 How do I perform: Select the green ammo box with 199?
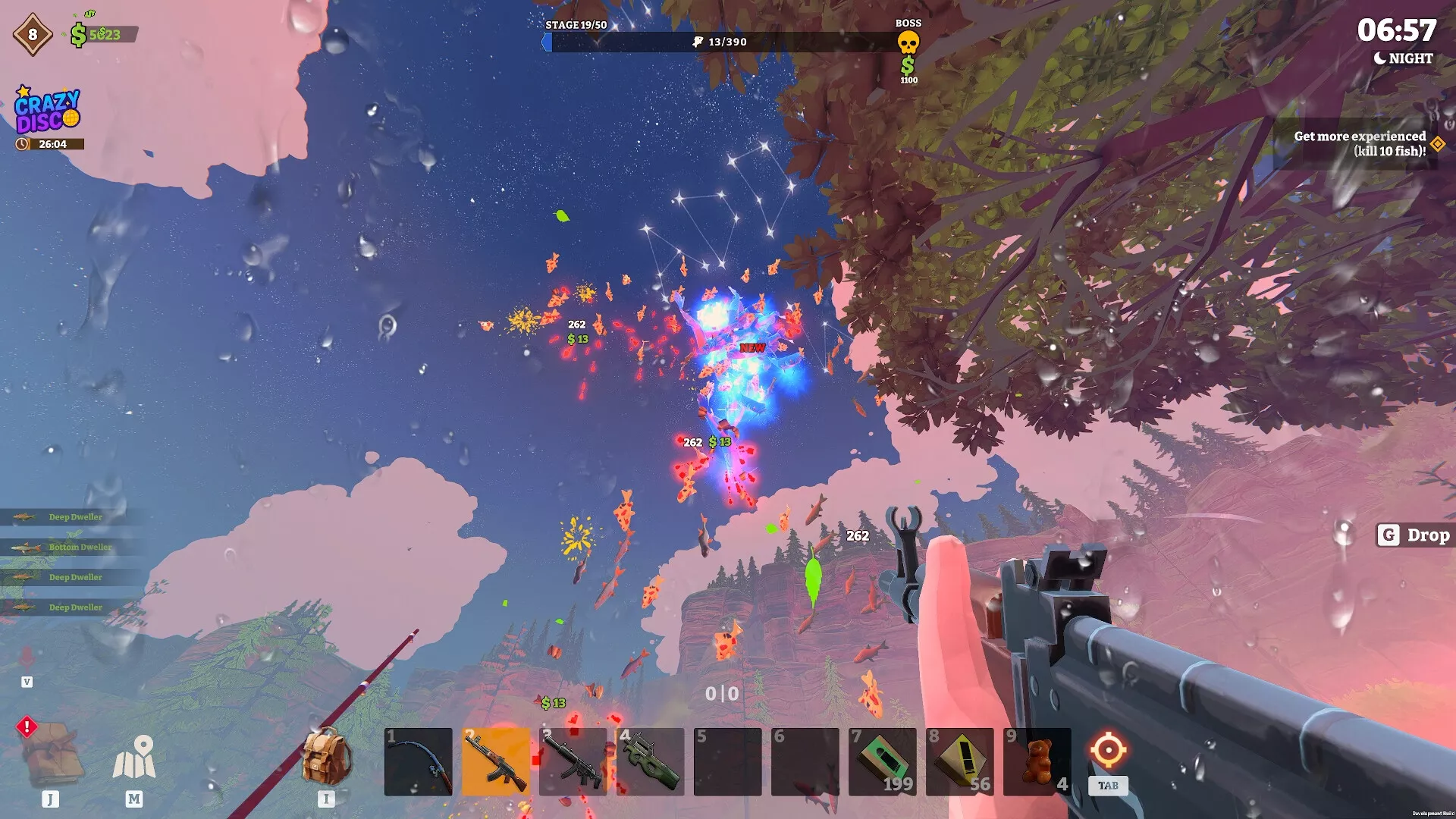pos(882,761)
